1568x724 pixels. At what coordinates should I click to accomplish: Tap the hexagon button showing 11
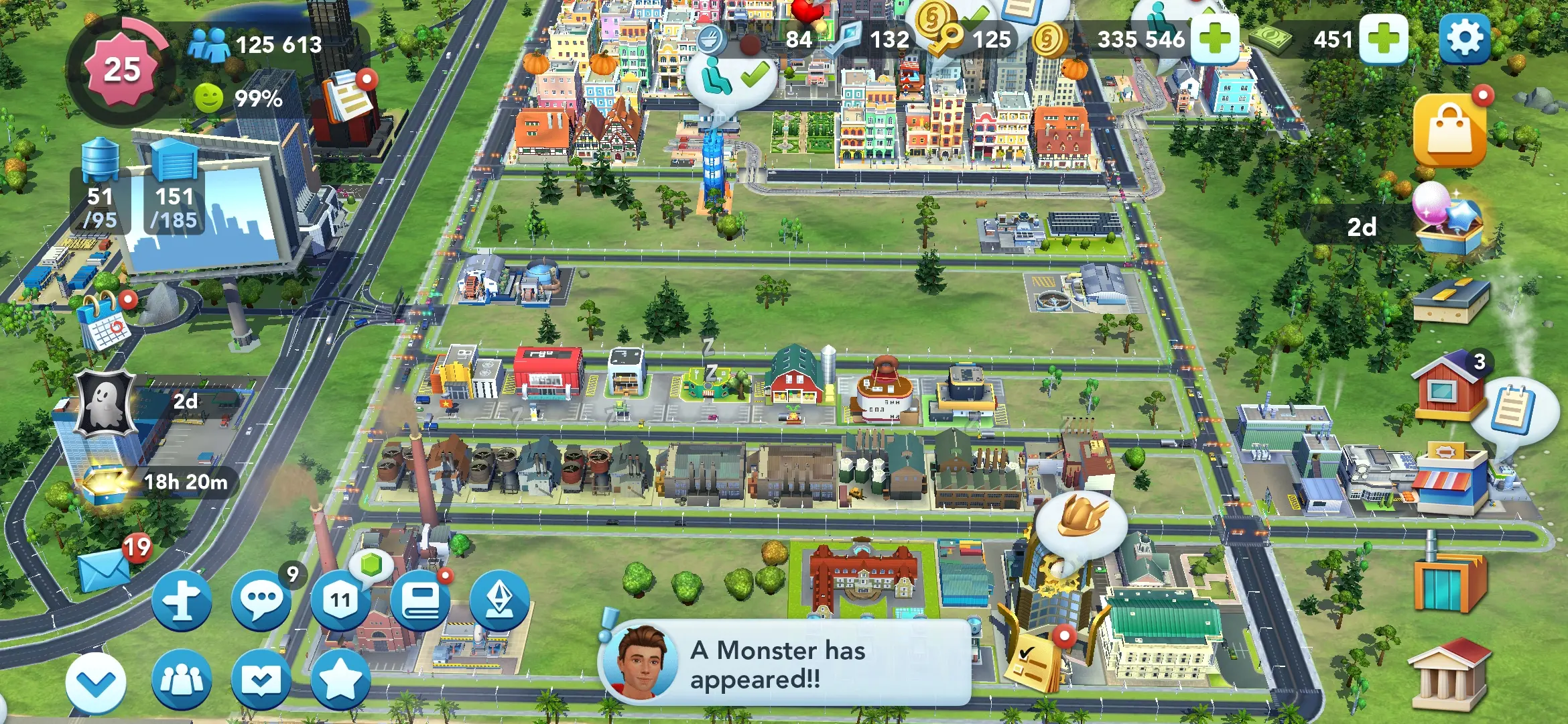pos(340,599)
